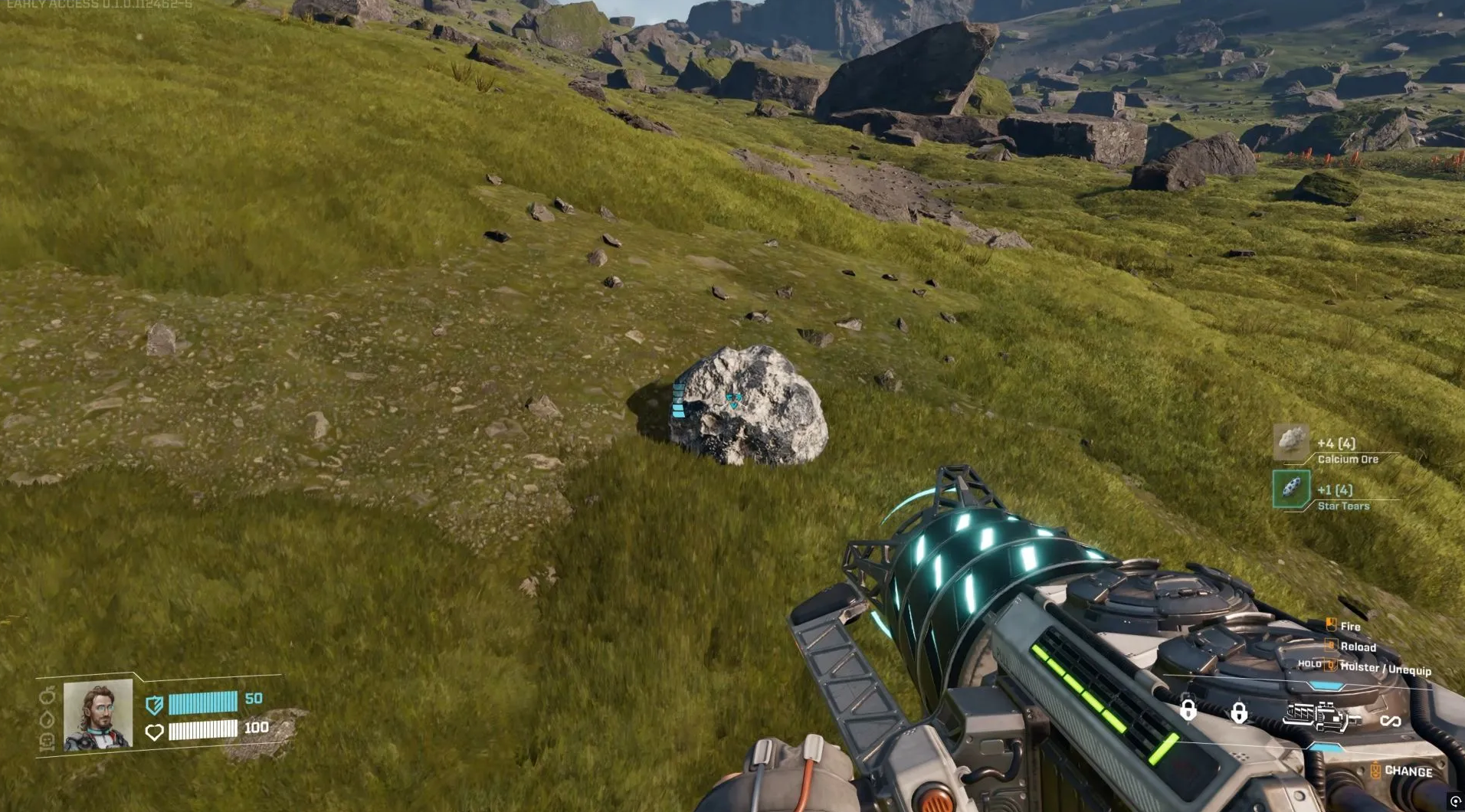Click the heart health icon
Viewport: 1465px width, 812px height.
[x=154, y=732]
